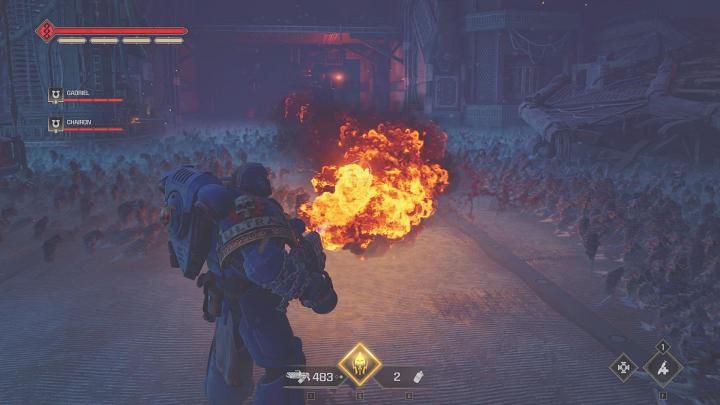Select the cross-shaped emblem diamond icon
The height and width of the screenshot is (405, 720).
tap(626, 368)
